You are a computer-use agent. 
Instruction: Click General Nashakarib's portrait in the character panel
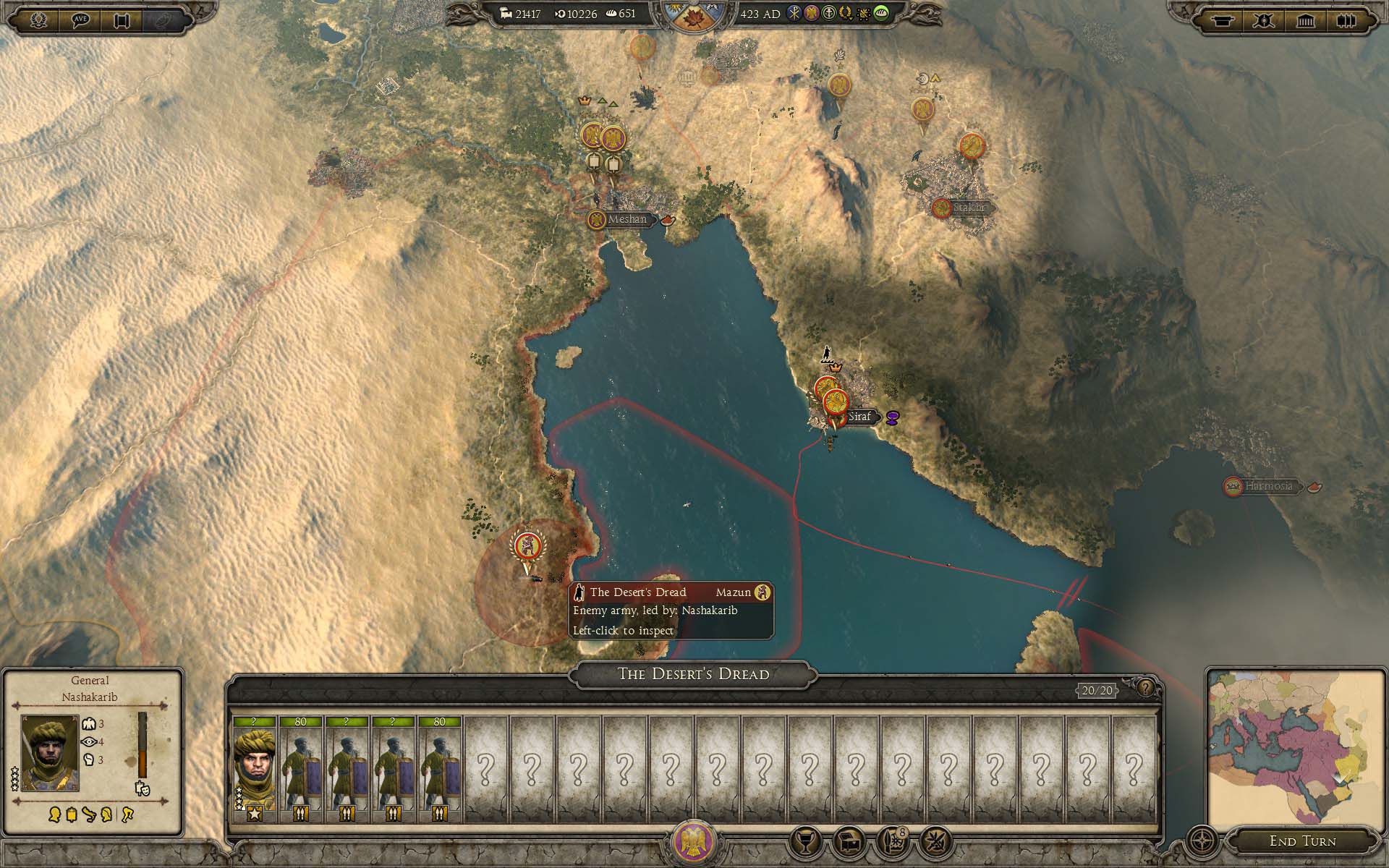coord(50,753)
